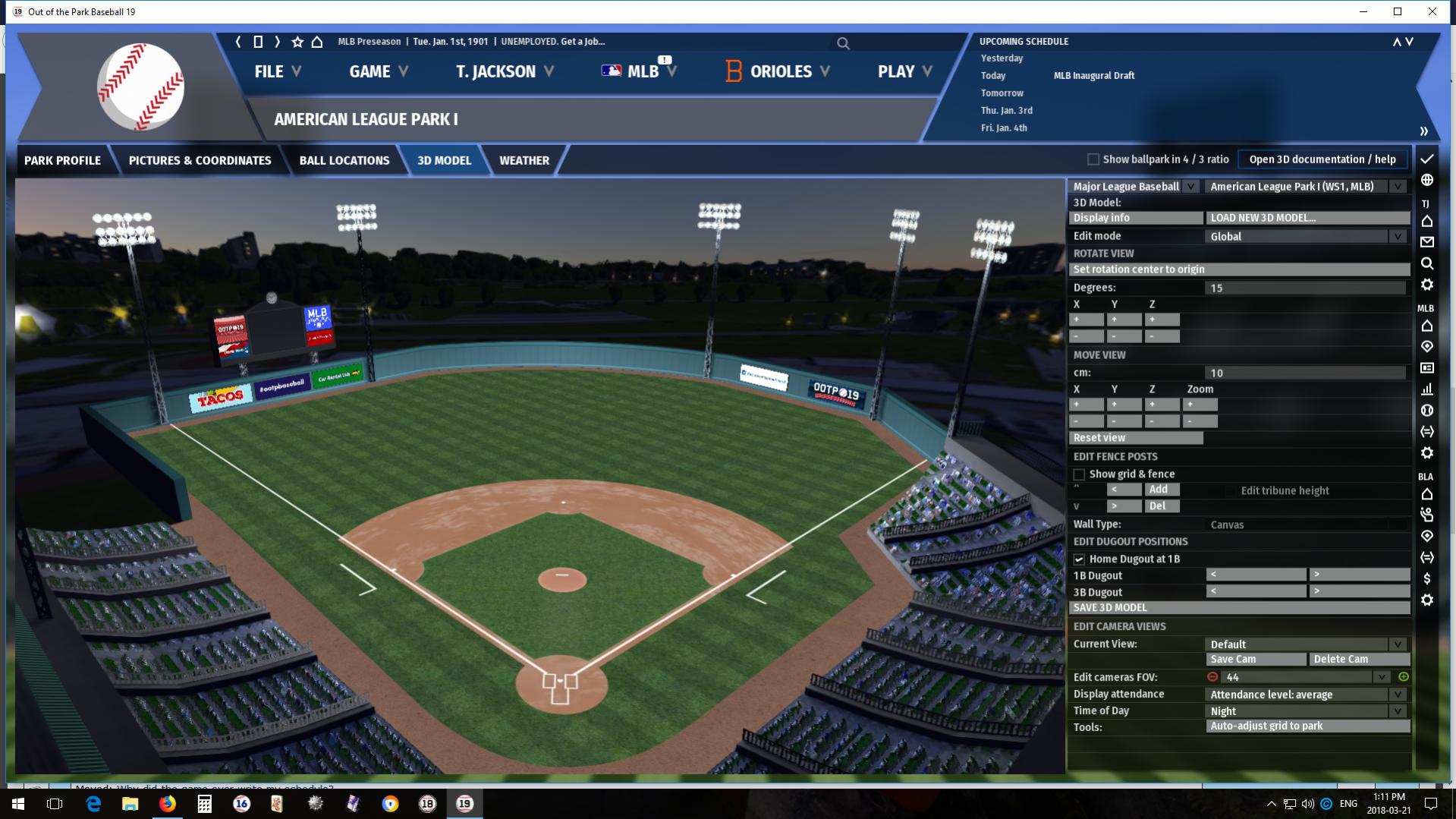Enable Show grid & fence checkbox
This screenshot has width=1456, height=819.
click(x=1079, y=474)
